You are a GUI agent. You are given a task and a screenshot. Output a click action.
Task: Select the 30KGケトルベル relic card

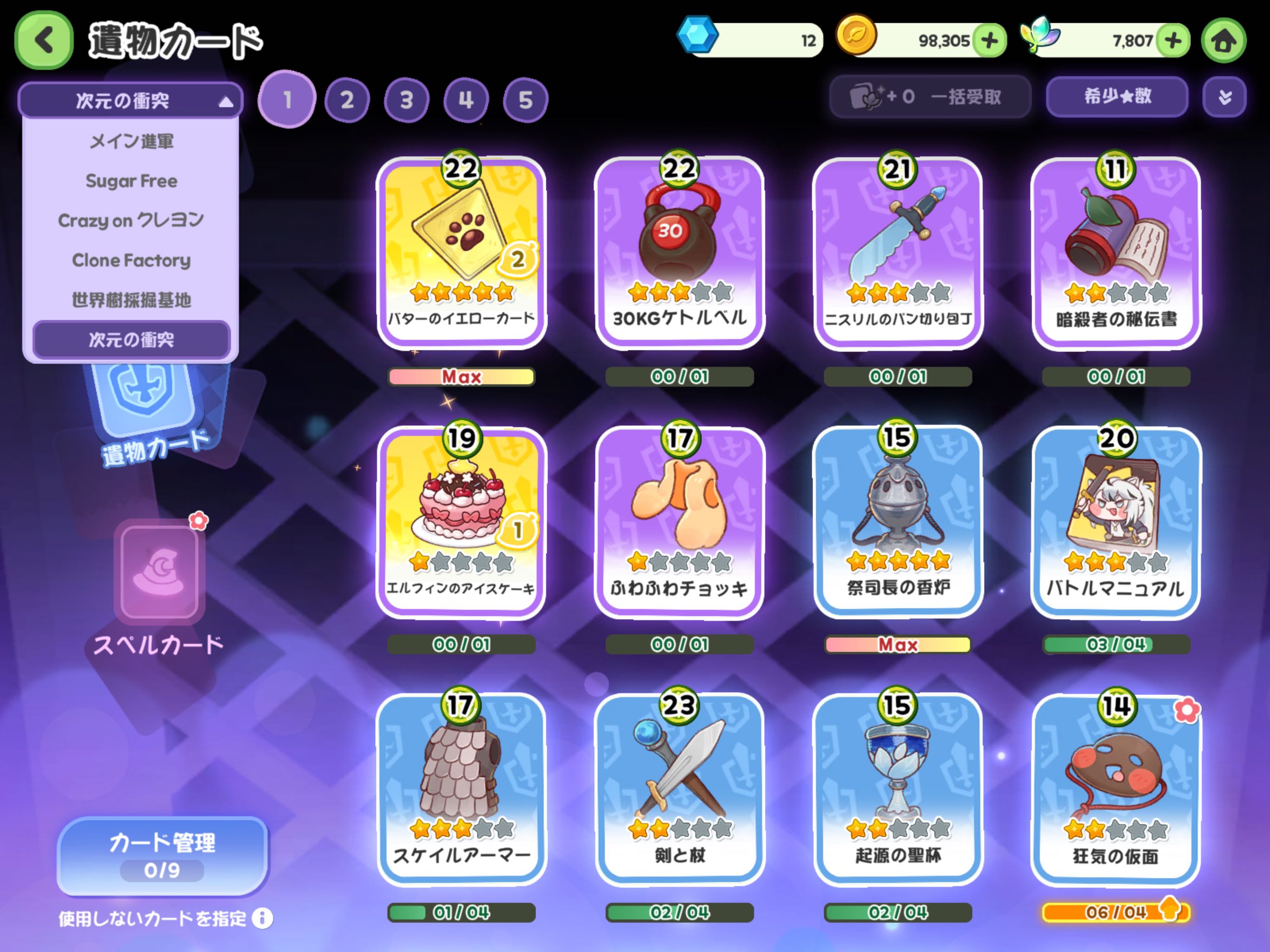point(679,252)
